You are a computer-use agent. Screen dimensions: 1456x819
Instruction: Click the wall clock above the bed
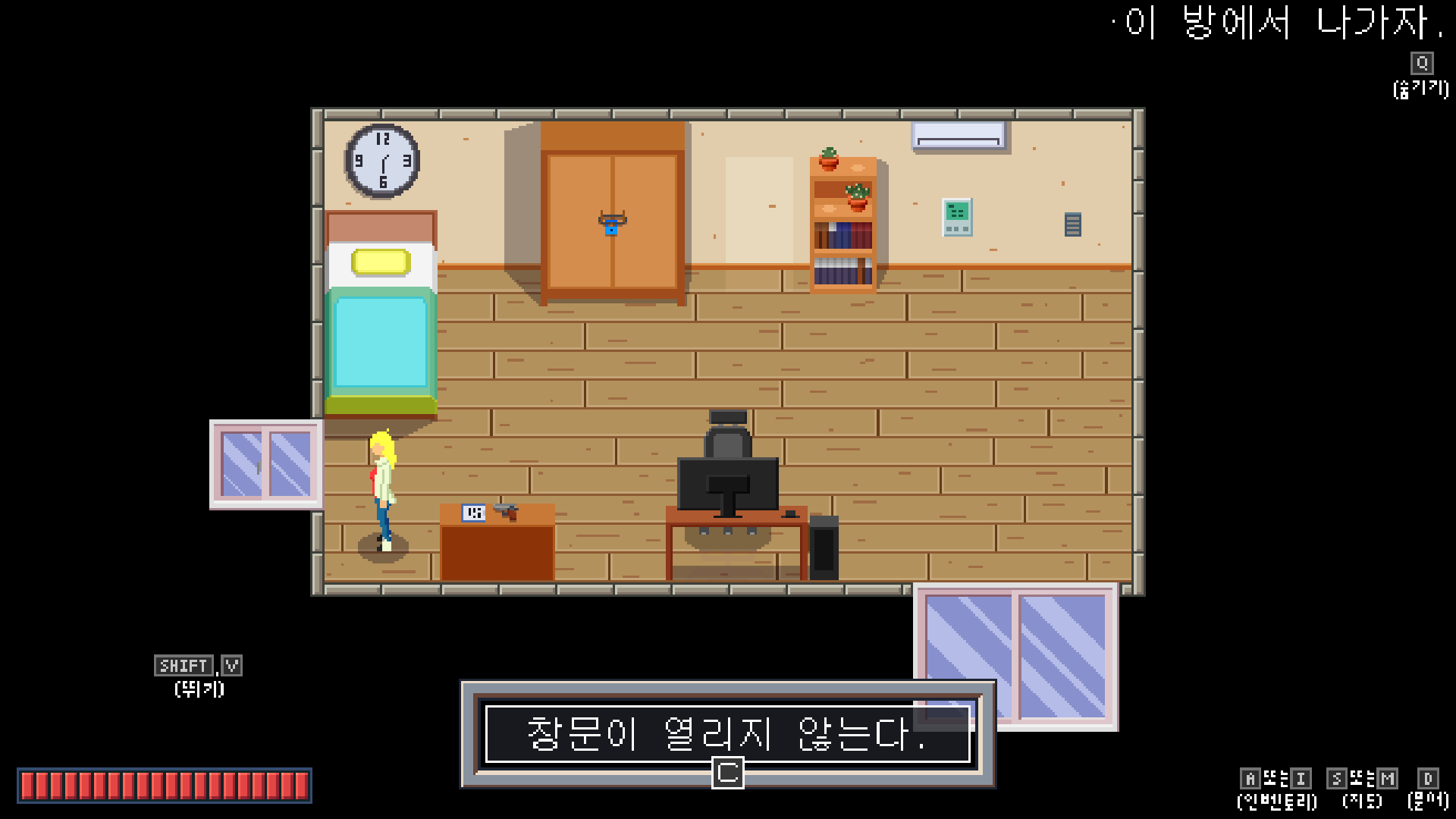coord(382,162)
